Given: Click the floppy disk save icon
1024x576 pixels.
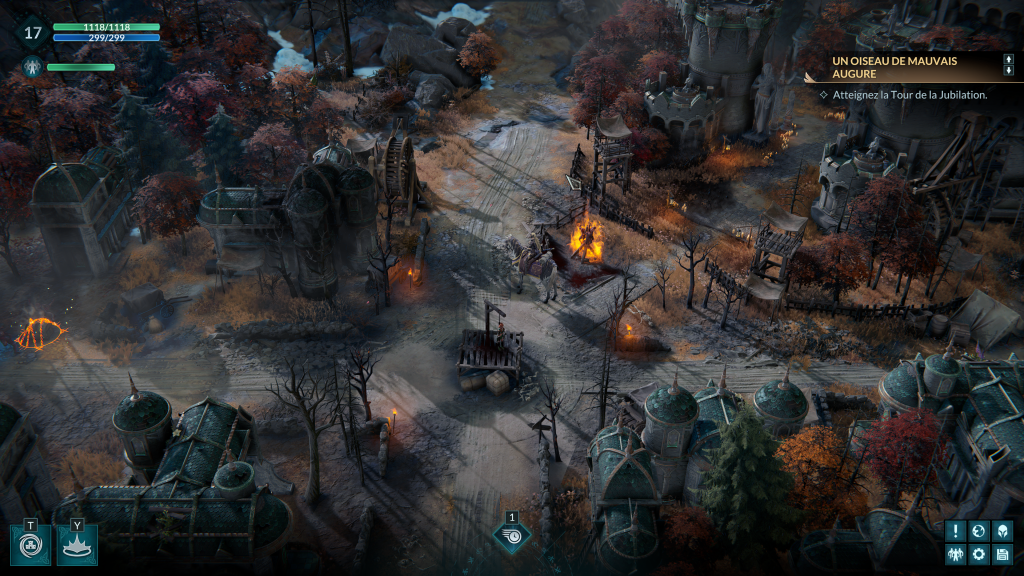Looking at the screenshot, I should click(1002, 554).
